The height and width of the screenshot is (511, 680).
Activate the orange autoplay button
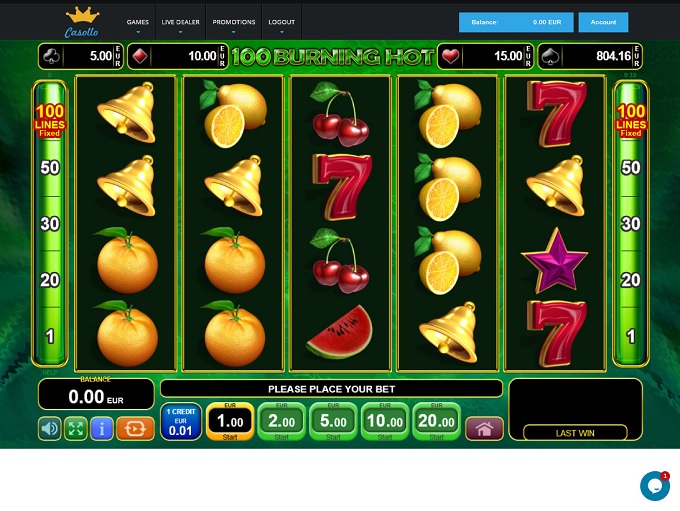135,429
